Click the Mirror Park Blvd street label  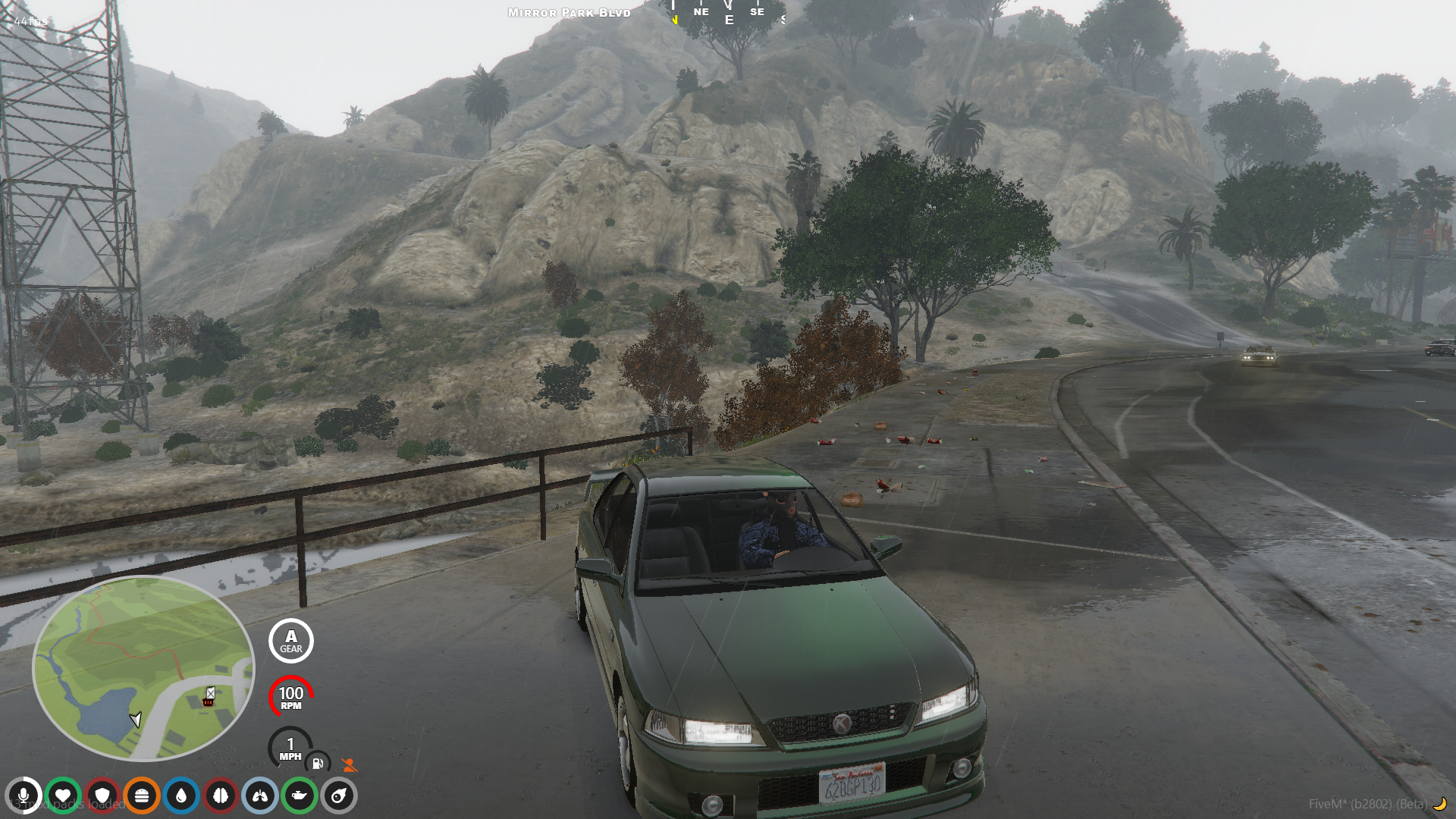pyautogui.click(x=568, y=12)
